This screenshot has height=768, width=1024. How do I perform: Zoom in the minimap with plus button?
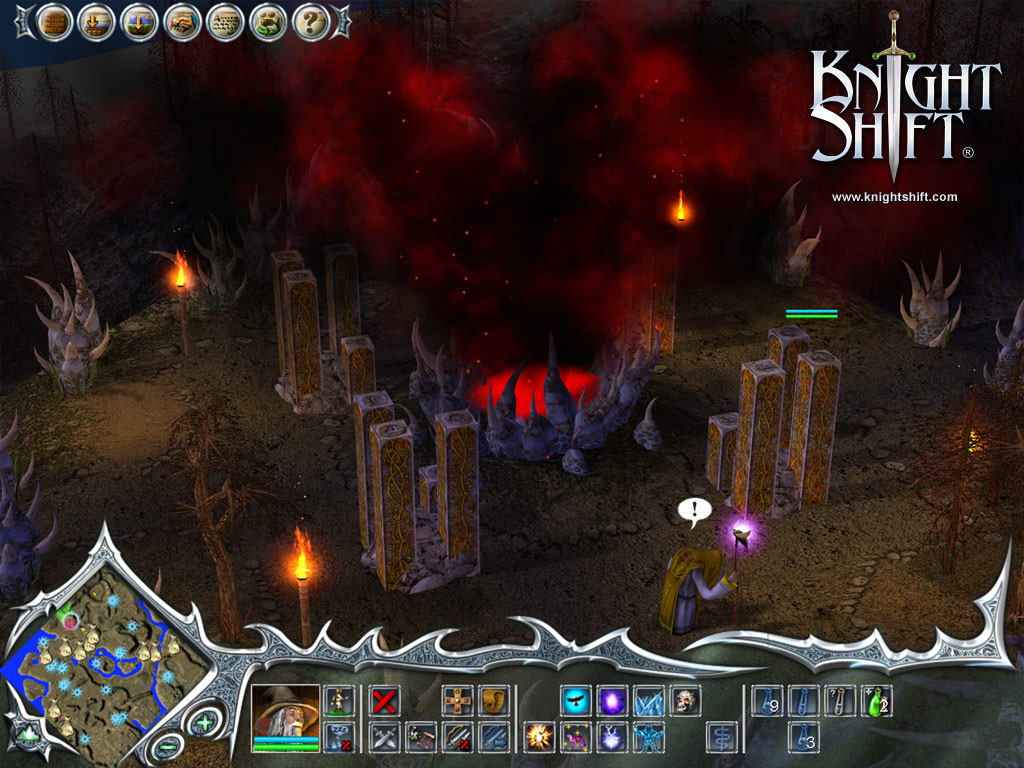204,722
